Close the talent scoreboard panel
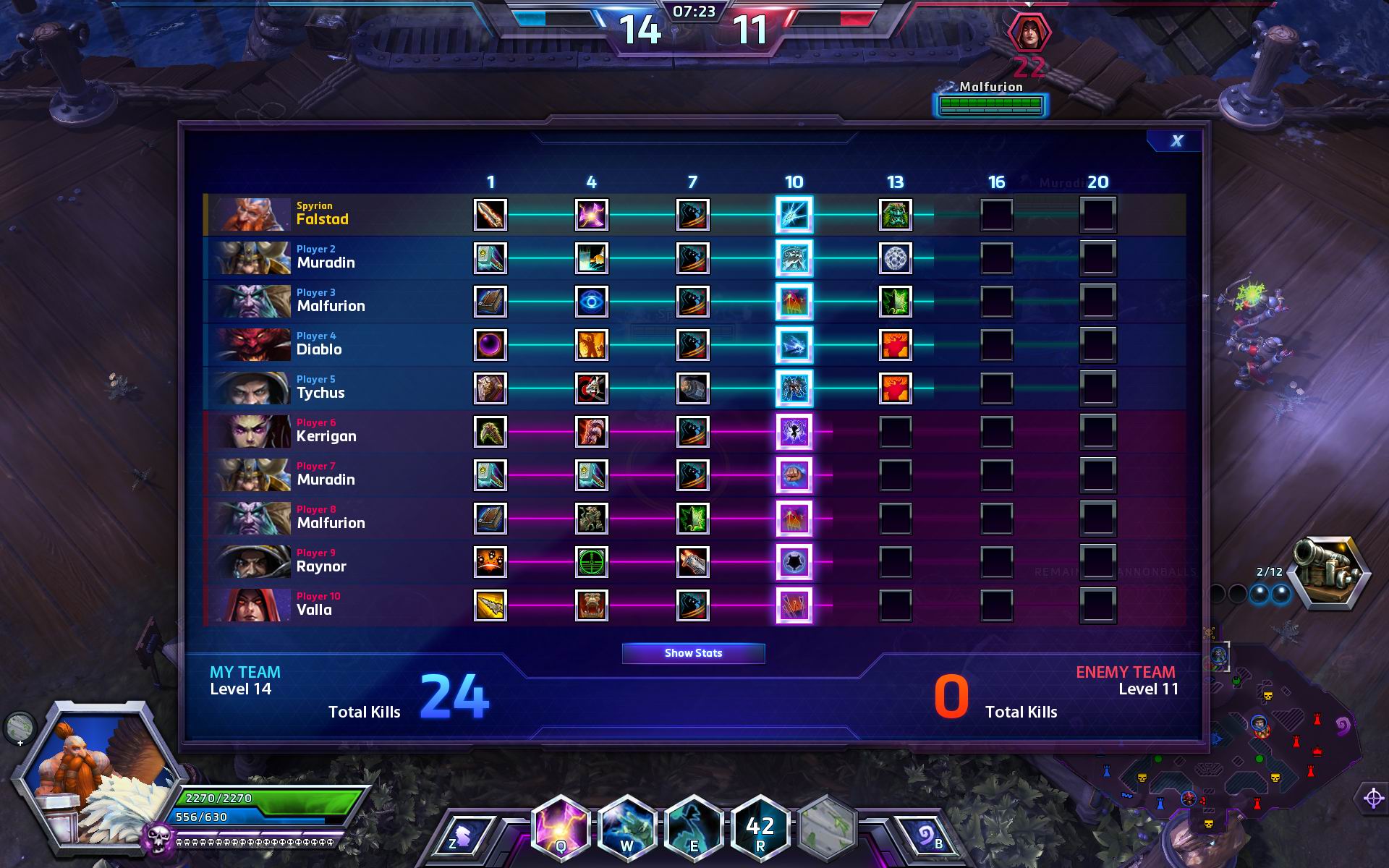The image size is (1389, 868). [1176, 141]
